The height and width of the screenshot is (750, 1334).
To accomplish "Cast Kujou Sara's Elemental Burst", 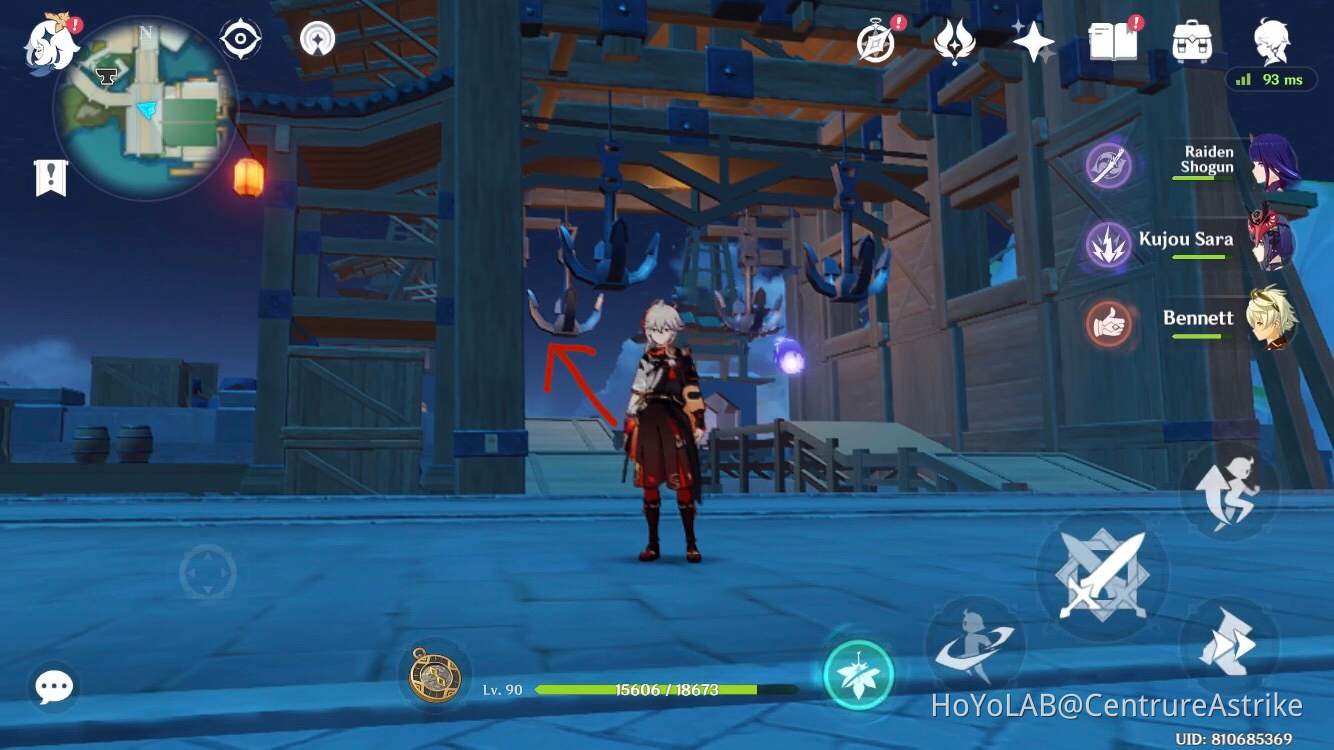I will (1108, 243).
